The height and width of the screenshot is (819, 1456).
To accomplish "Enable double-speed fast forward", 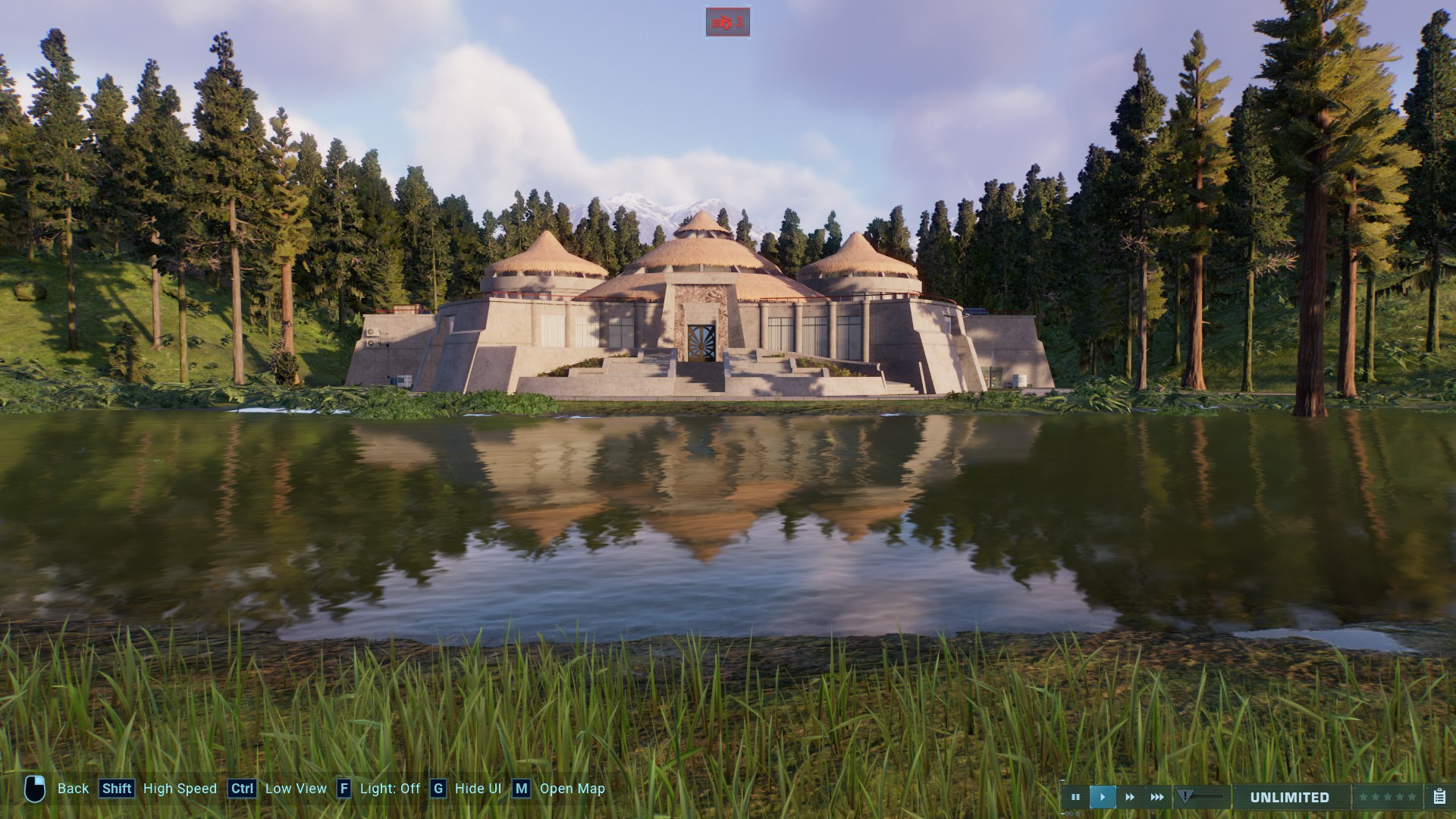I will tap(1130, 797).
